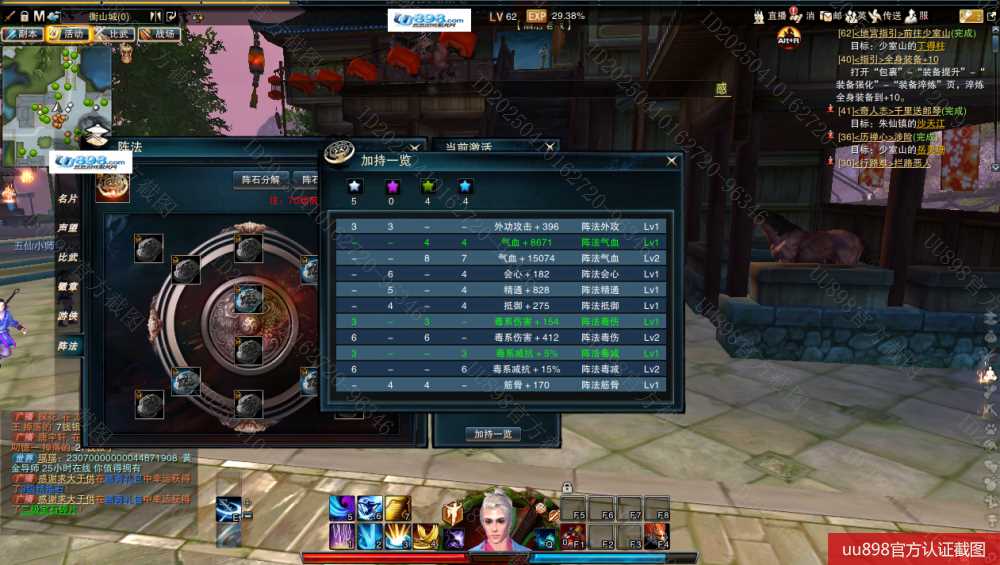Activate the fiery skill in slot F4

click(656, 536)
